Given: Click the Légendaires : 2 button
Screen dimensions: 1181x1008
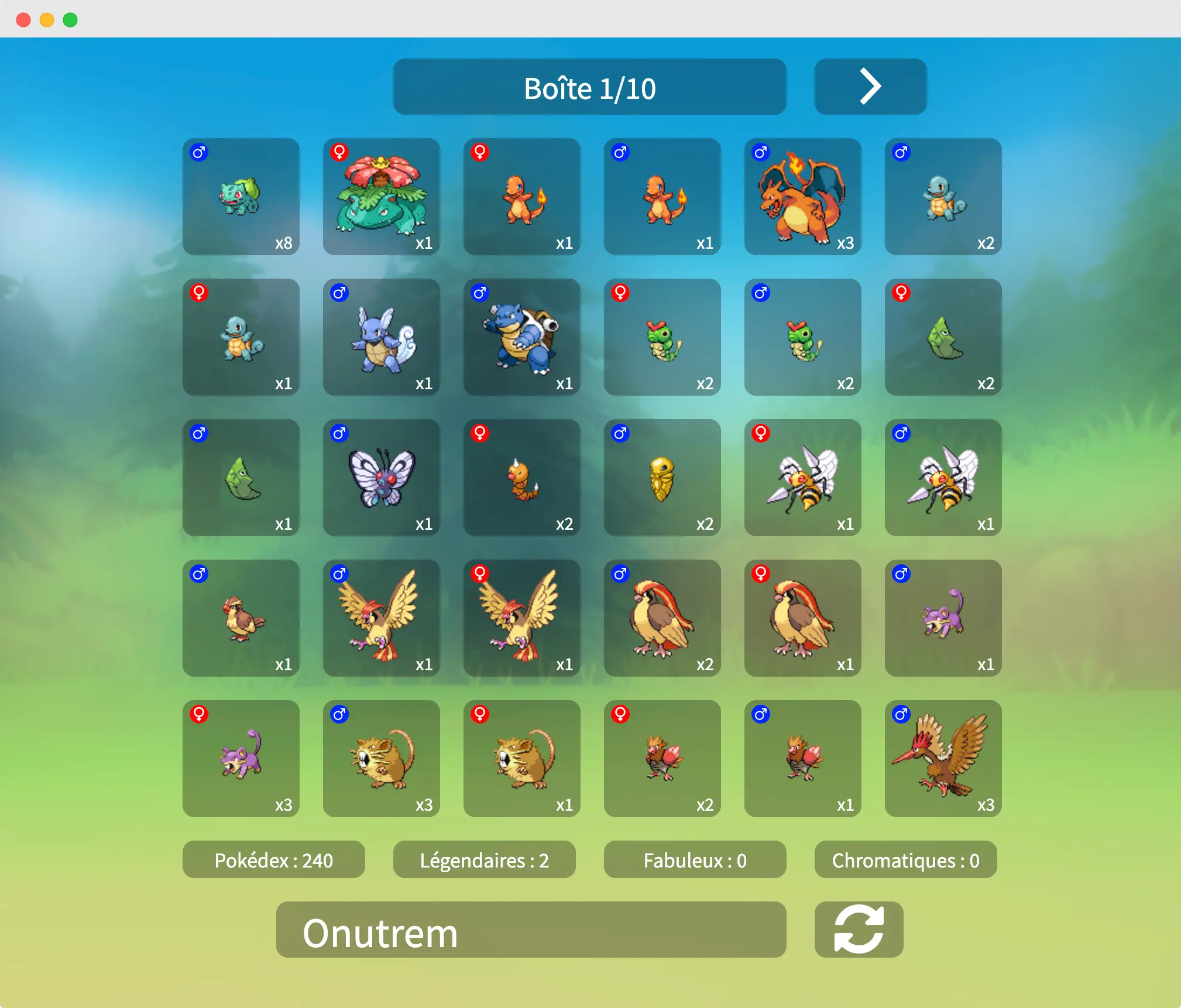Looking at the screenshot, I should [x=484, y=859].
